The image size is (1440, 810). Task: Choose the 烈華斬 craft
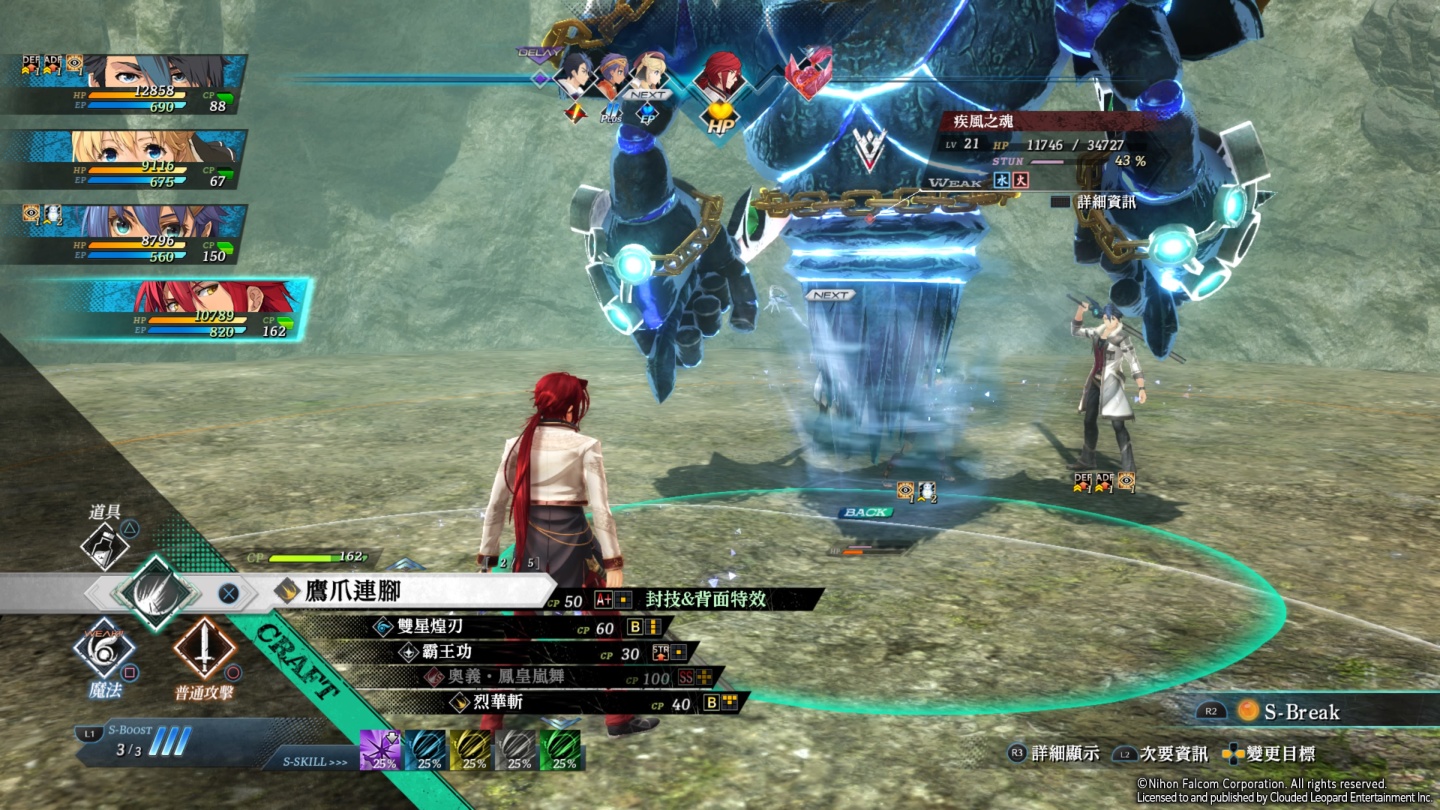(x=498, y=703)
